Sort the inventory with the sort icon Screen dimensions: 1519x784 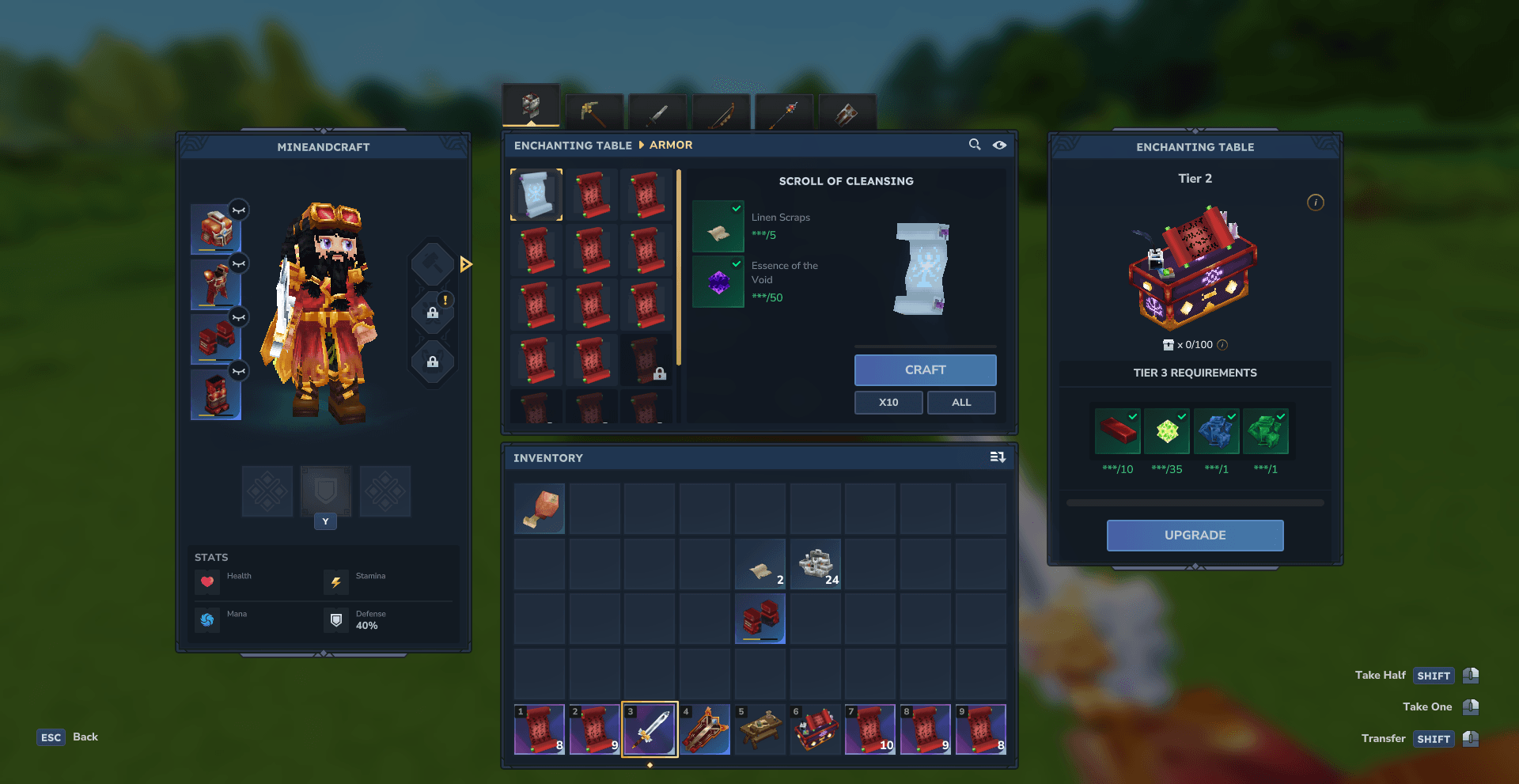pos(998,457)
